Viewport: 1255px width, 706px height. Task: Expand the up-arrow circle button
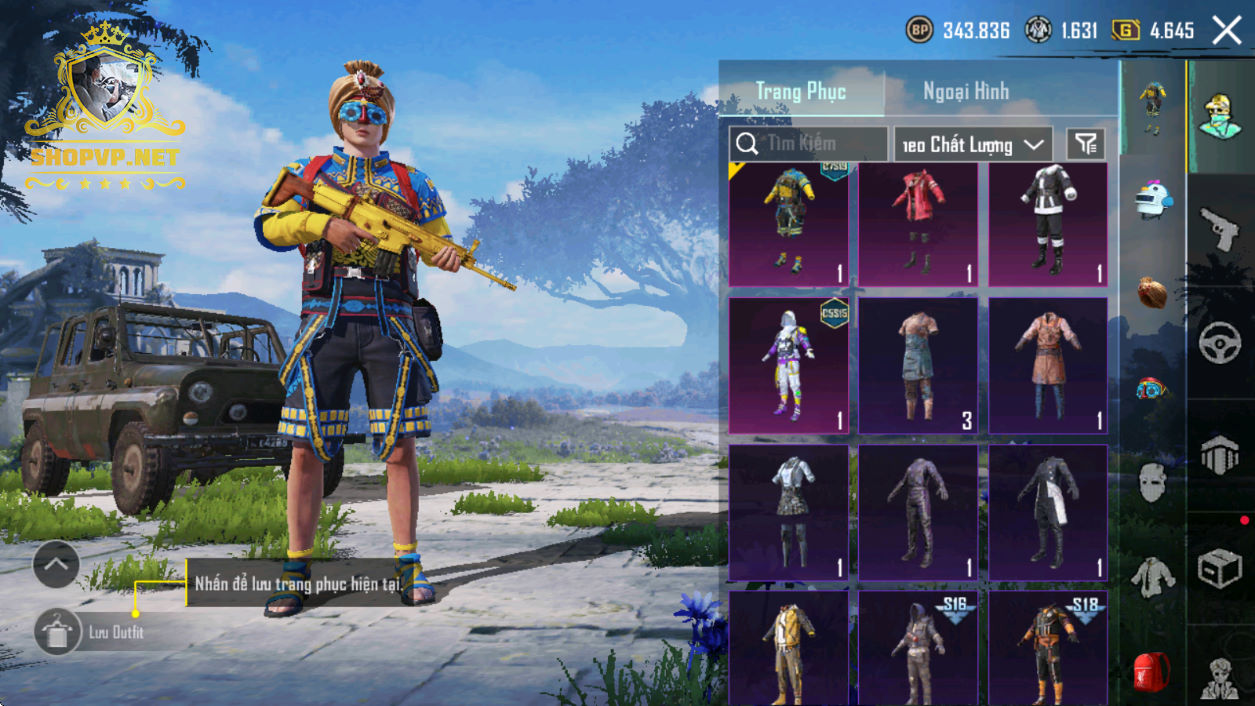coord(56,565)
